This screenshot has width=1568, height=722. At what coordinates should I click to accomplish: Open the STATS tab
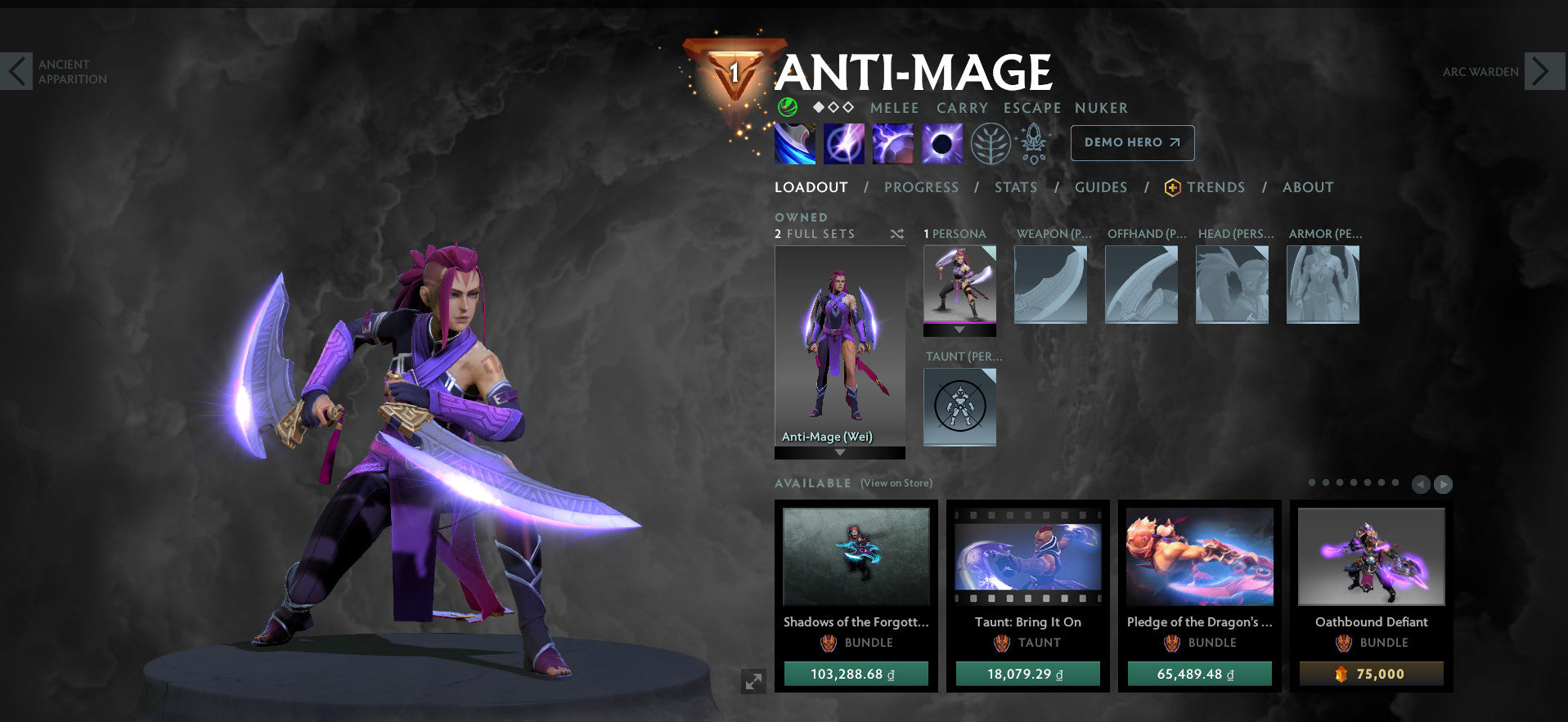(x=1015, y=187)
